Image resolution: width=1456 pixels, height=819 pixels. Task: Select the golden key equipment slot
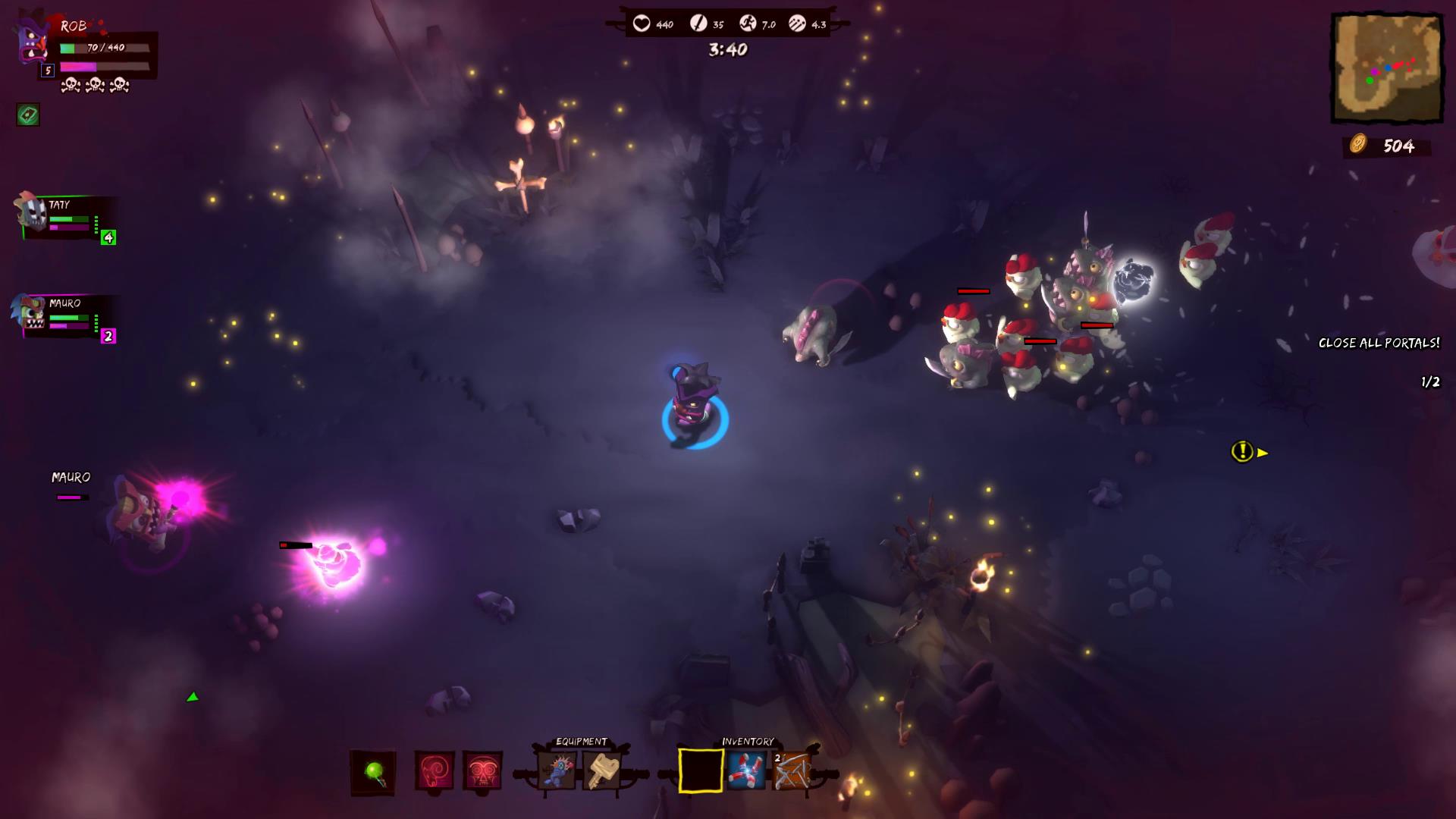tap(602, 771)
